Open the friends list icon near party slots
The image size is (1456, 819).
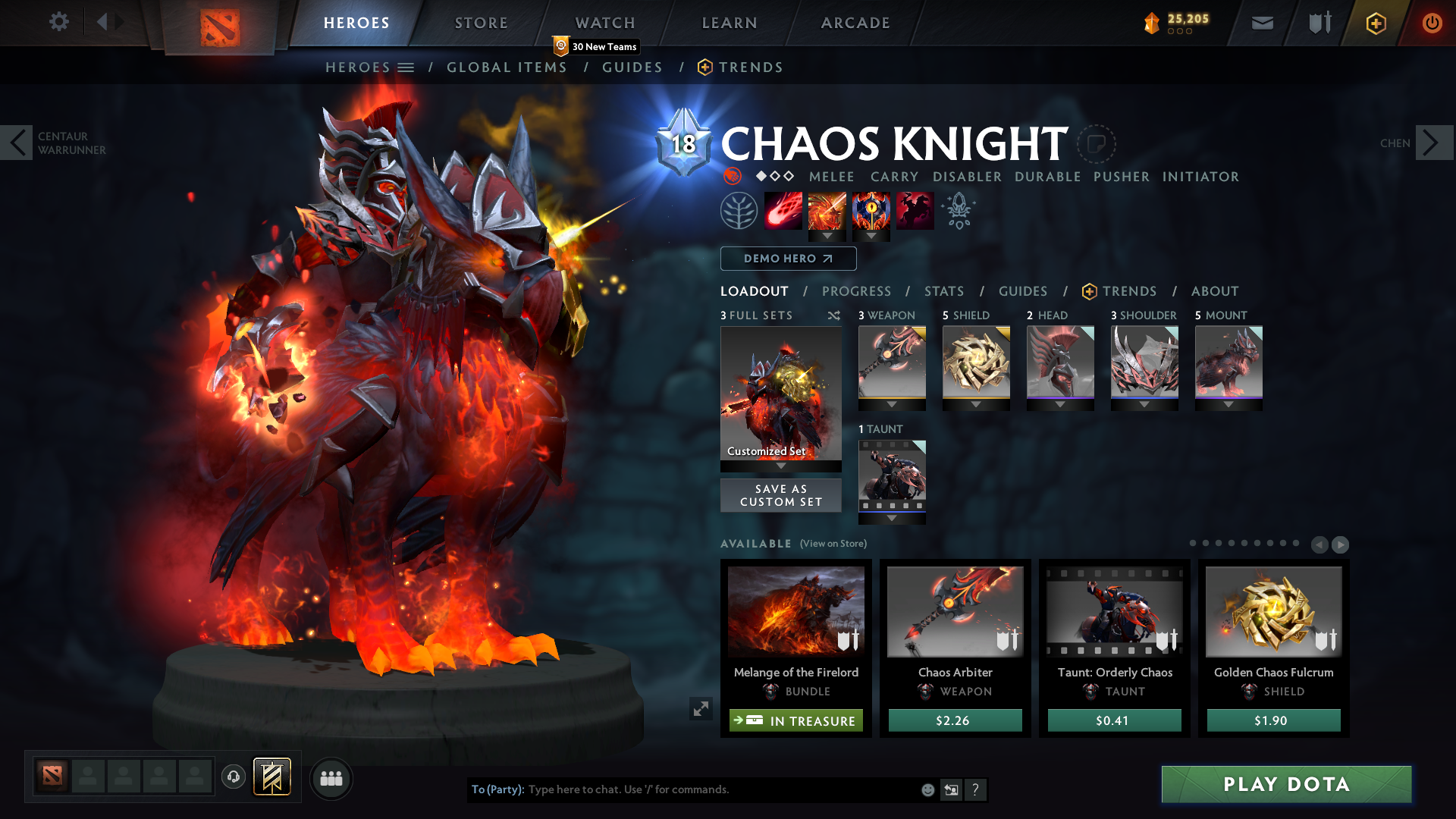pos(331,779)
